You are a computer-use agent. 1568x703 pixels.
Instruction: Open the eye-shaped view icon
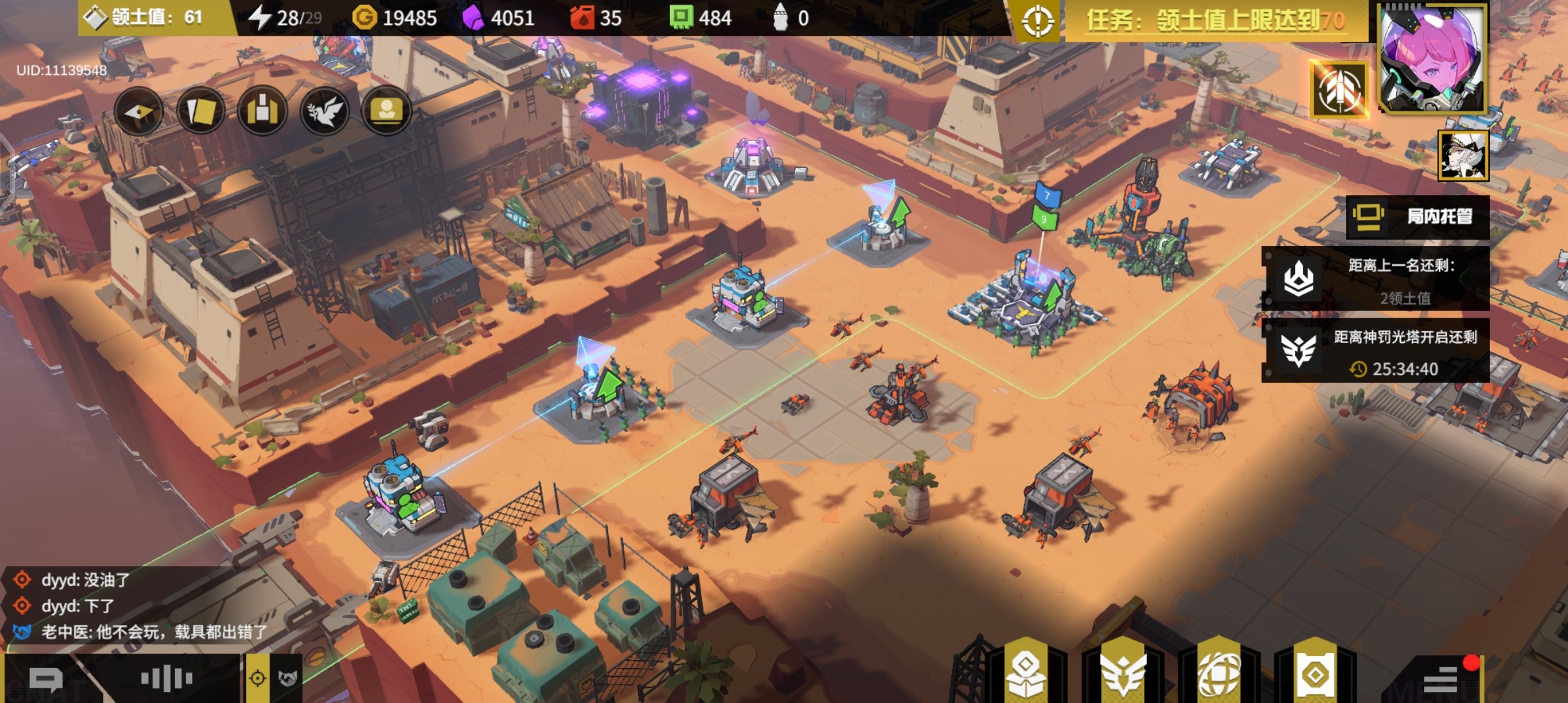(x=139, y=111)
